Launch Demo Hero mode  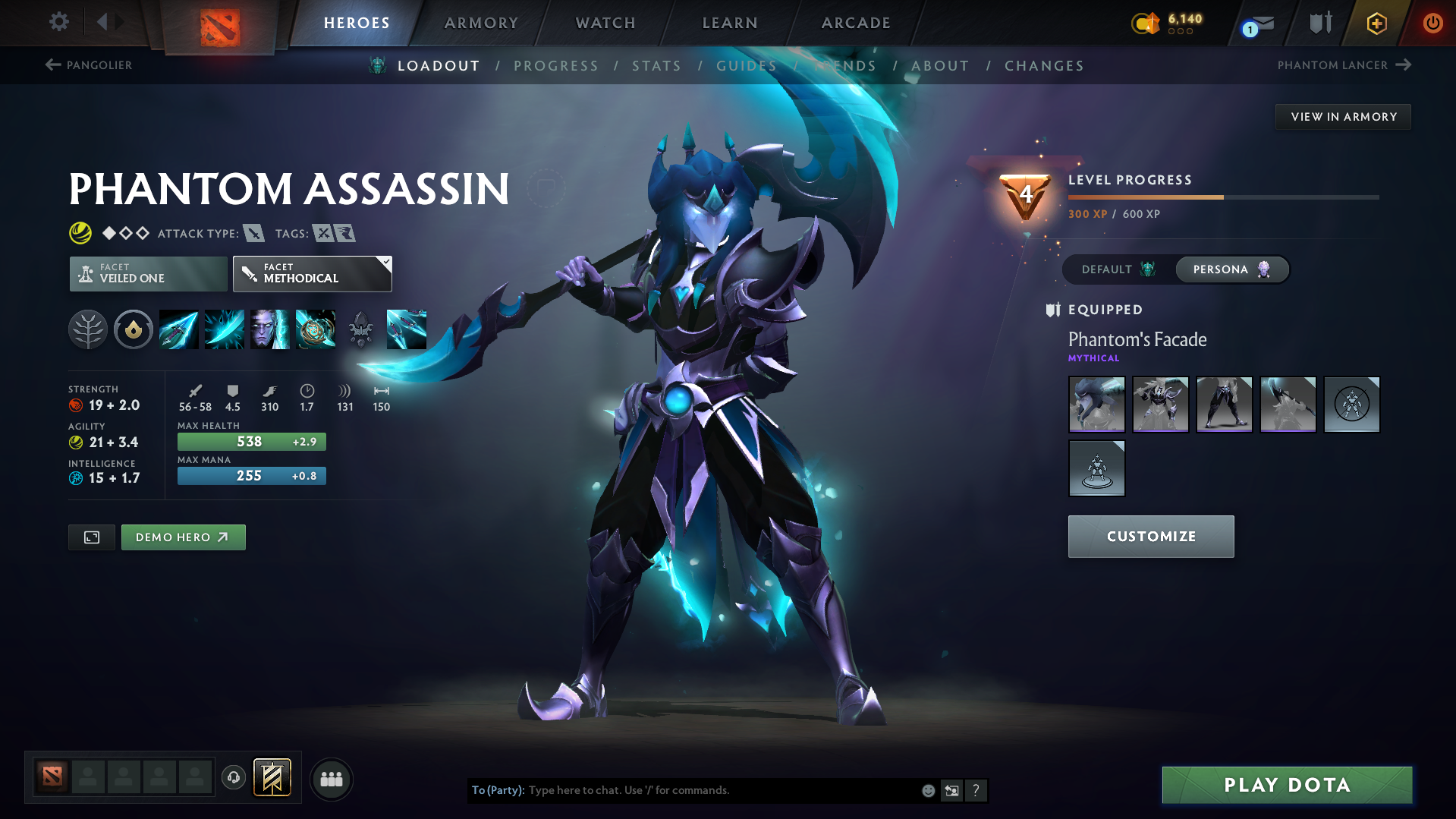coord(183,537)
